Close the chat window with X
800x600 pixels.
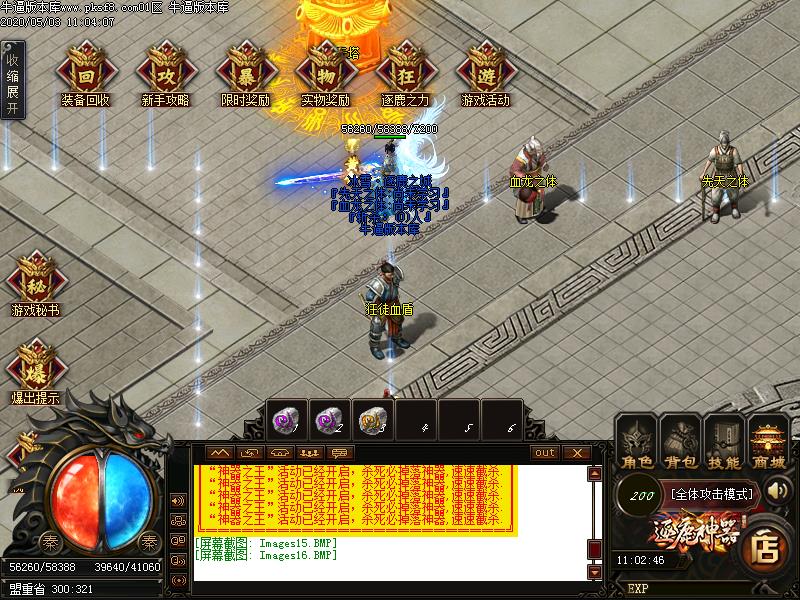576,453
